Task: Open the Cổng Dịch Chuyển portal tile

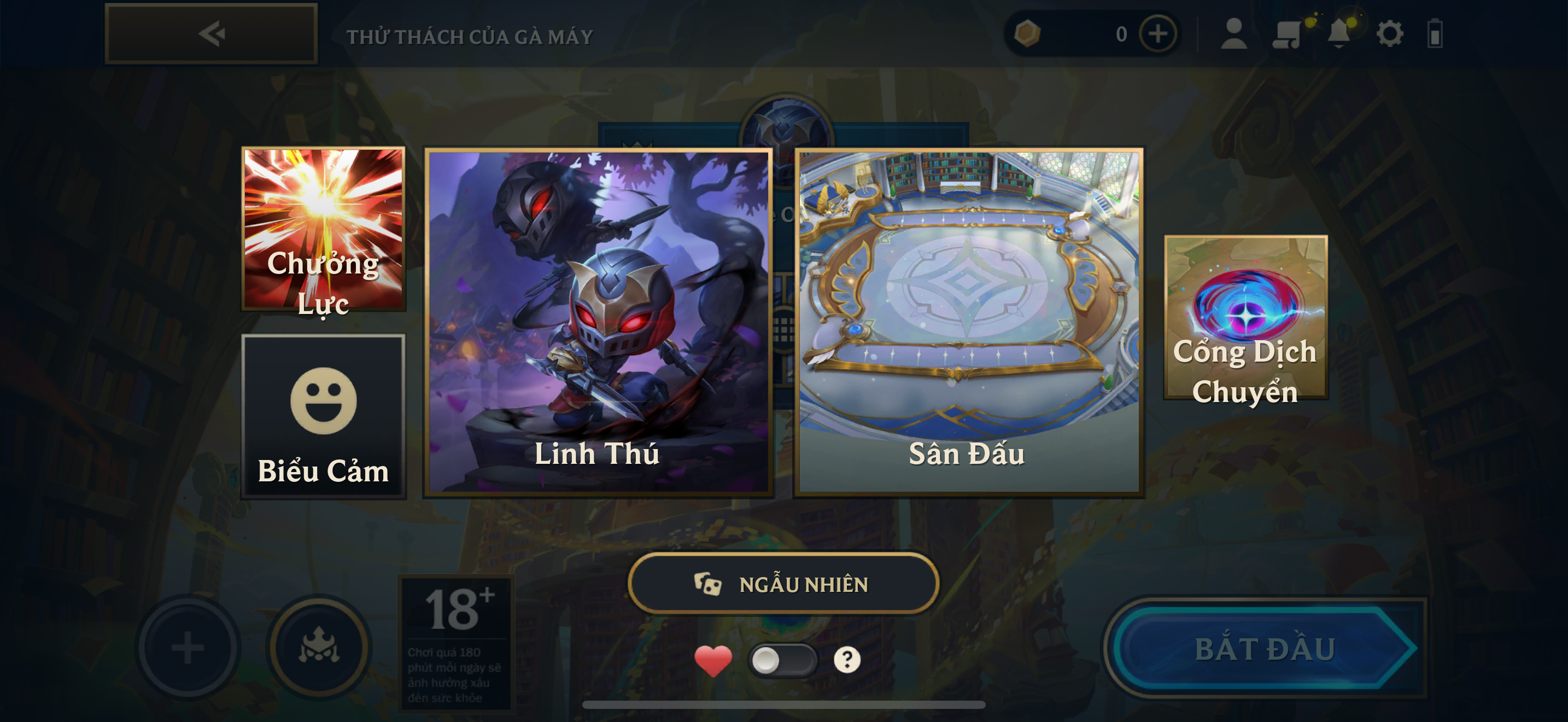Action: (1245, 318)
